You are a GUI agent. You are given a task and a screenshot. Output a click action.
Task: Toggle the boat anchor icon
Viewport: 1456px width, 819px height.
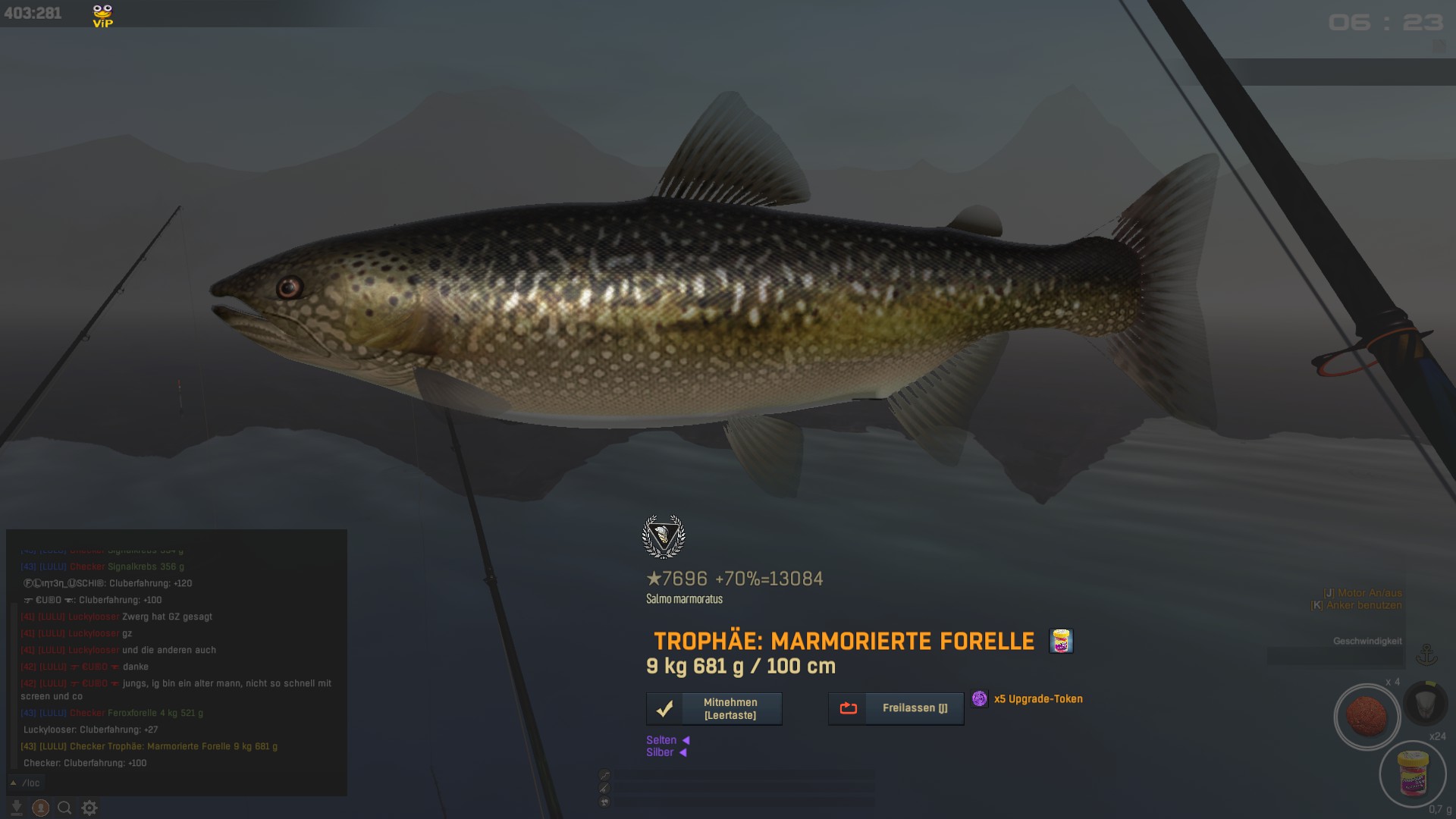coord(1426,654)
